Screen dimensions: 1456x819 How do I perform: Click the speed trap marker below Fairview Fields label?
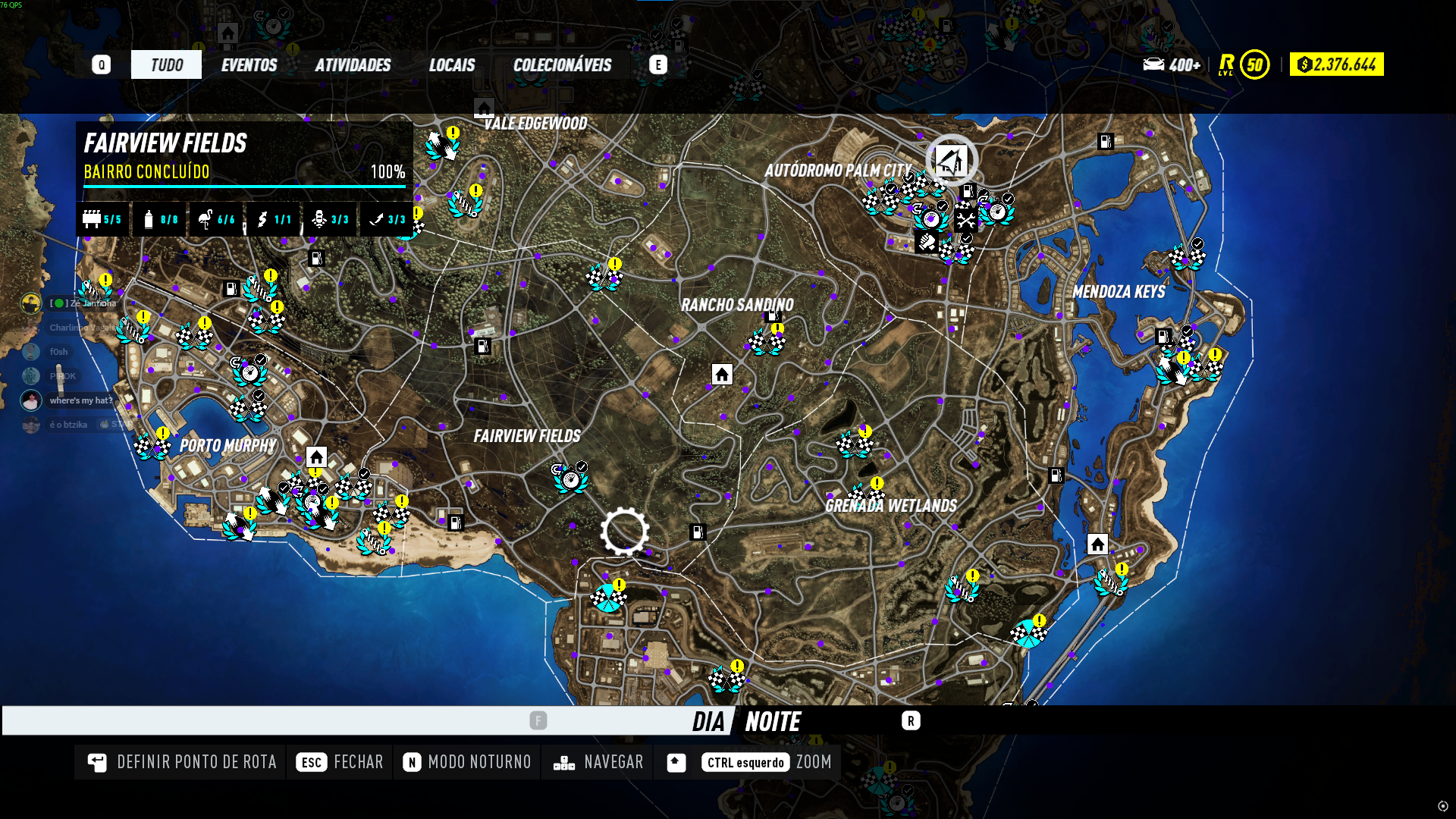570,479
